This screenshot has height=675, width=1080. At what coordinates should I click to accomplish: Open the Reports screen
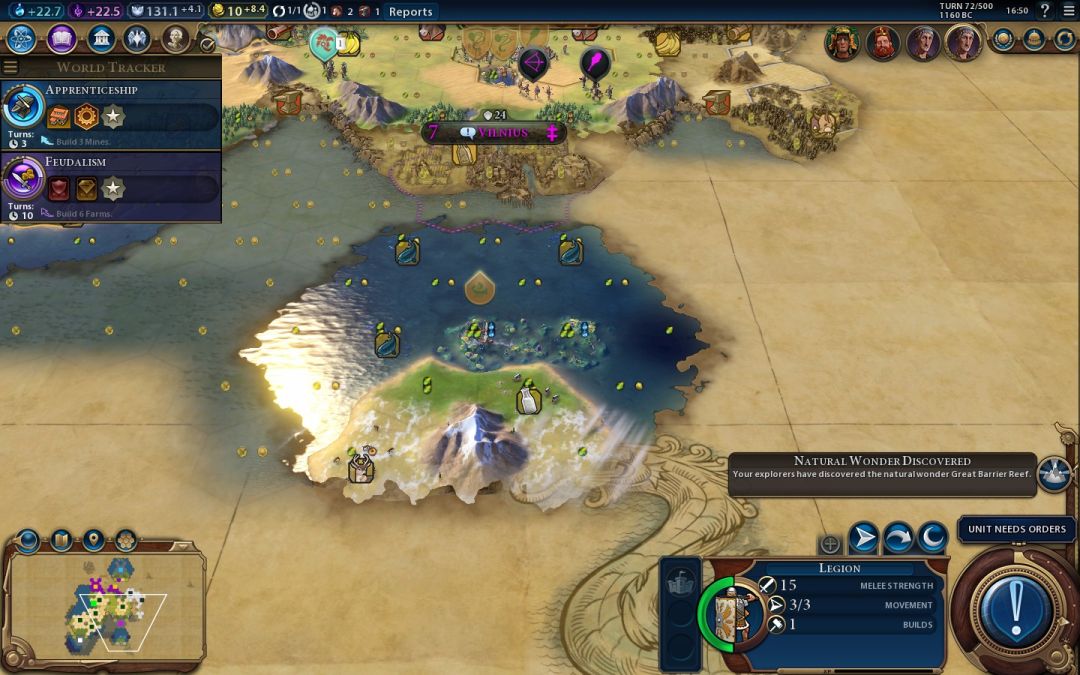[x=410, y=12]
